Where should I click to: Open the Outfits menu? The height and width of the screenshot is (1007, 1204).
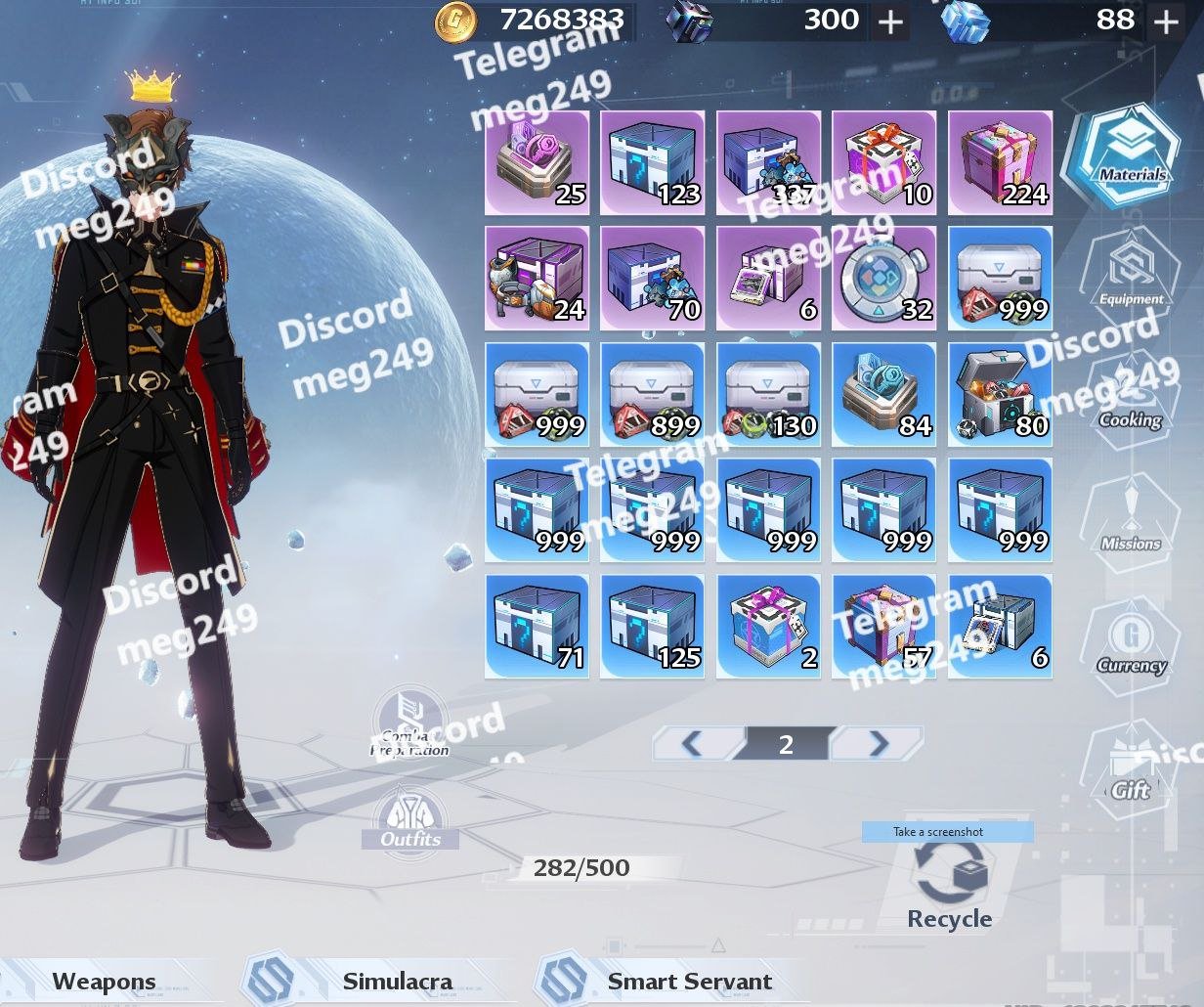(410, 819)
